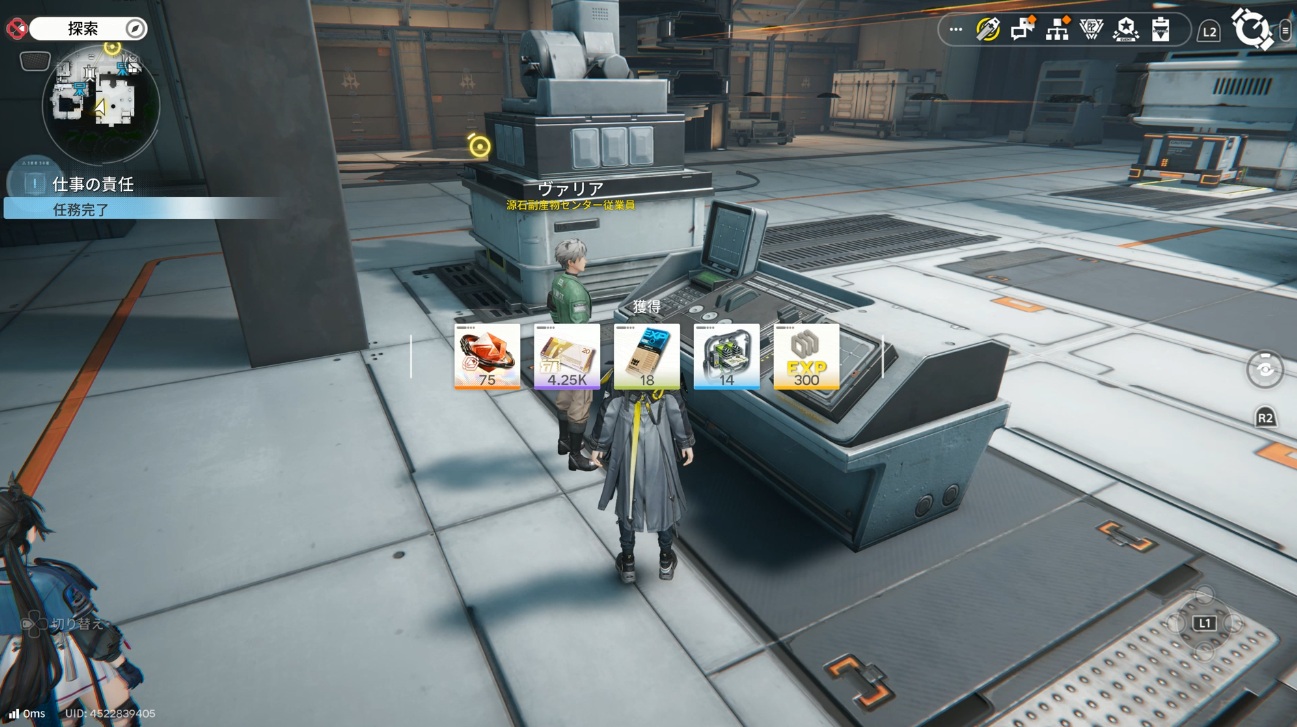Image resolution: width=1297 pixels, height=727 pixels.
Task: Select the banknote reward showing 4.25K
Action: click(567, 356)
